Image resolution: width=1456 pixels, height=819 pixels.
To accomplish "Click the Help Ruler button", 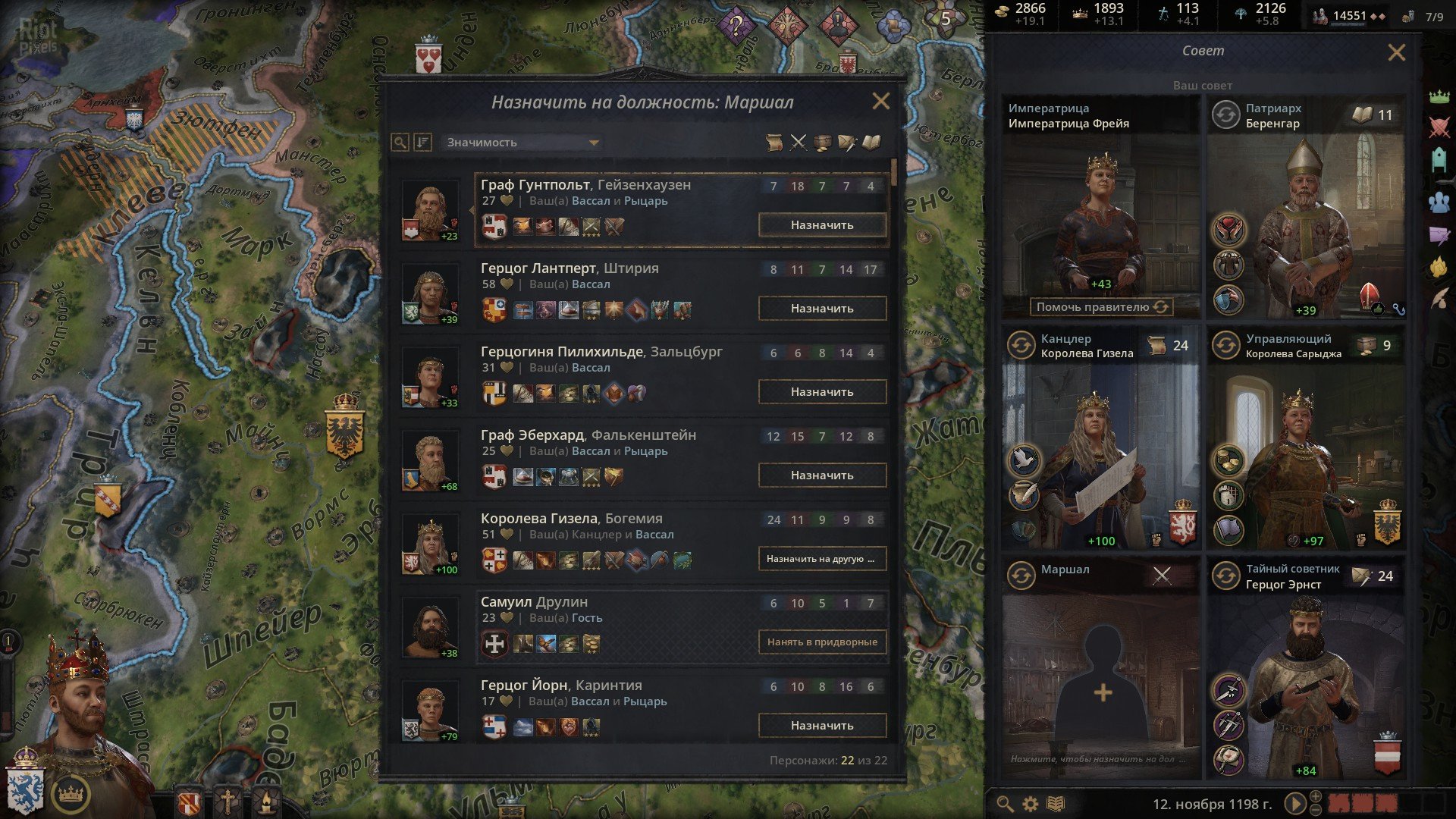I will [x=1101, y=307].
